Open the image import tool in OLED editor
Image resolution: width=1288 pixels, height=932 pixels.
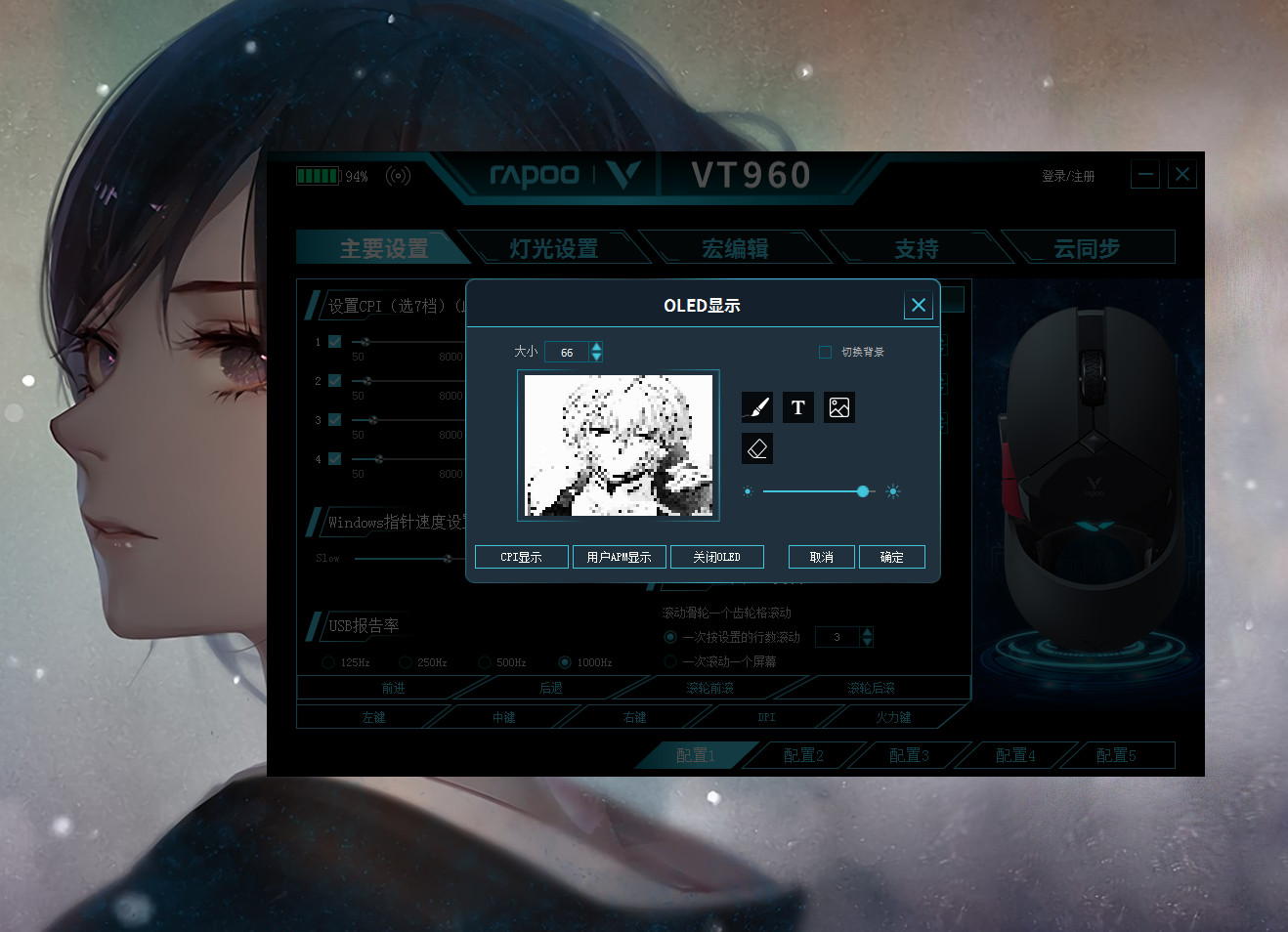pyautogui.click(x=838, y=407)
